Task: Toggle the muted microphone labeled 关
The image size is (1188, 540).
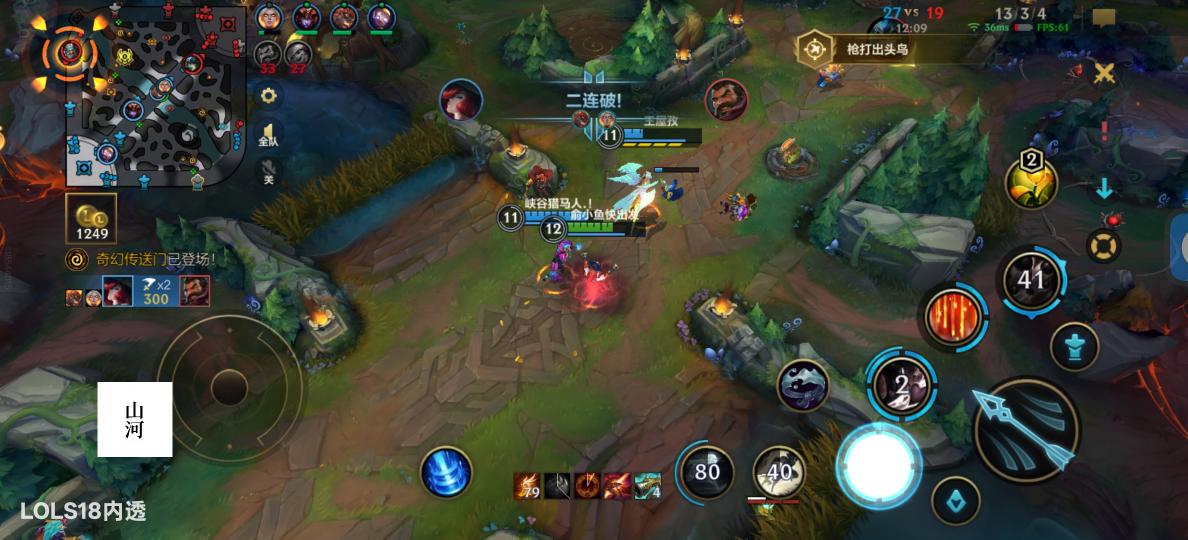Action: click(268, 171)
